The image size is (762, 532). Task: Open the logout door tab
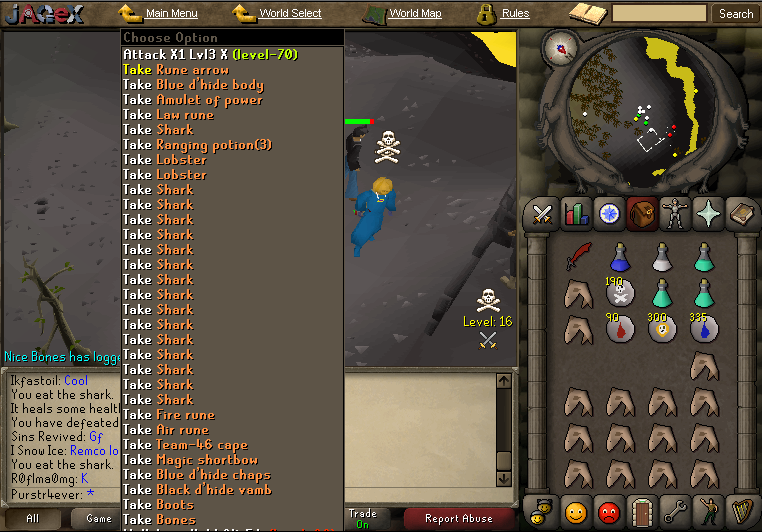click(644, 513)
